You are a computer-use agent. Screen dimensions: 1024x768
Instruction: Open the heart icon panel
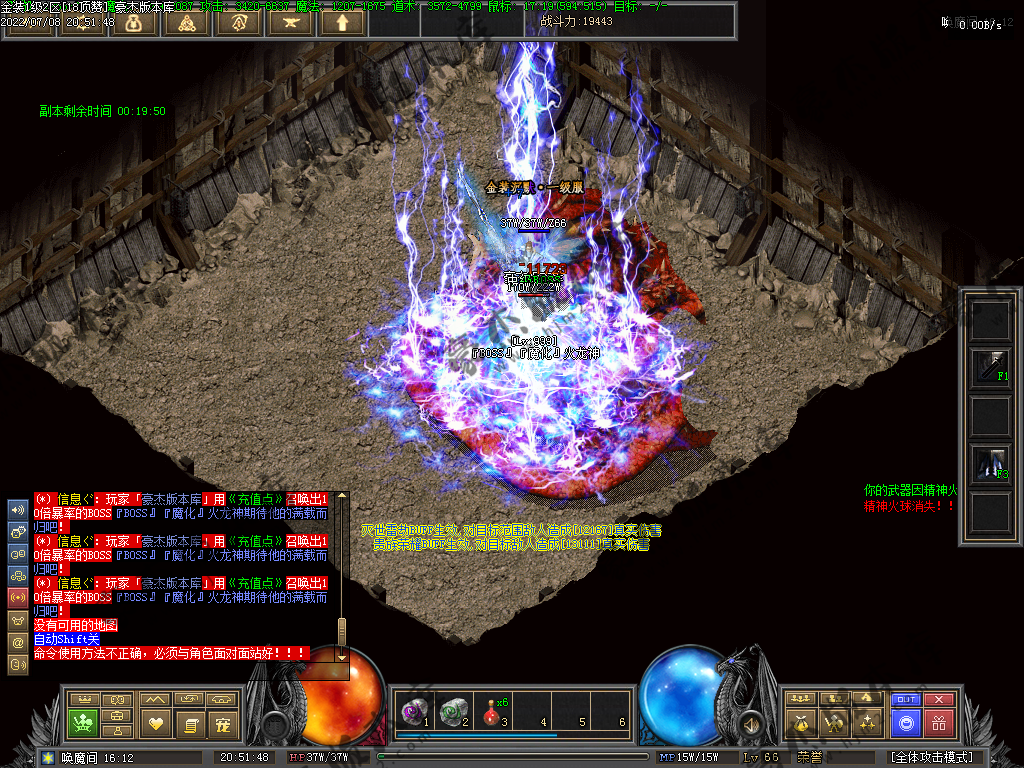tap(155, 722)
